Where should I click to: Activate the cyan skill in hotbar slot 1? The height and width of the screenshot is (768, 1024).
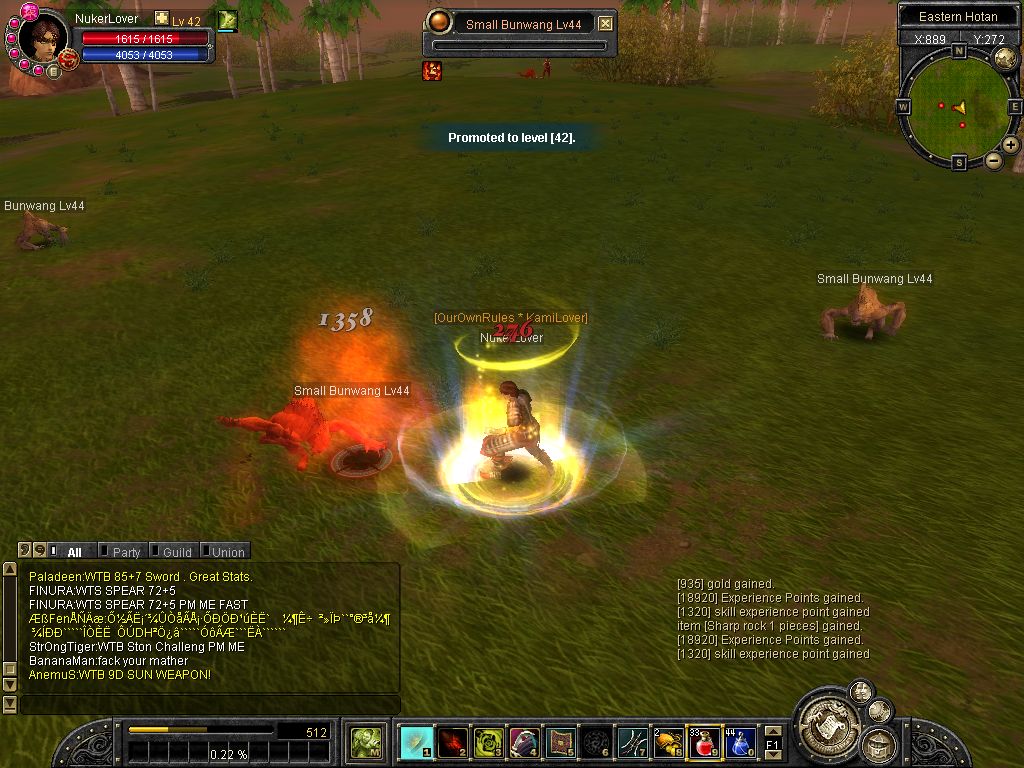click(416, 742)
